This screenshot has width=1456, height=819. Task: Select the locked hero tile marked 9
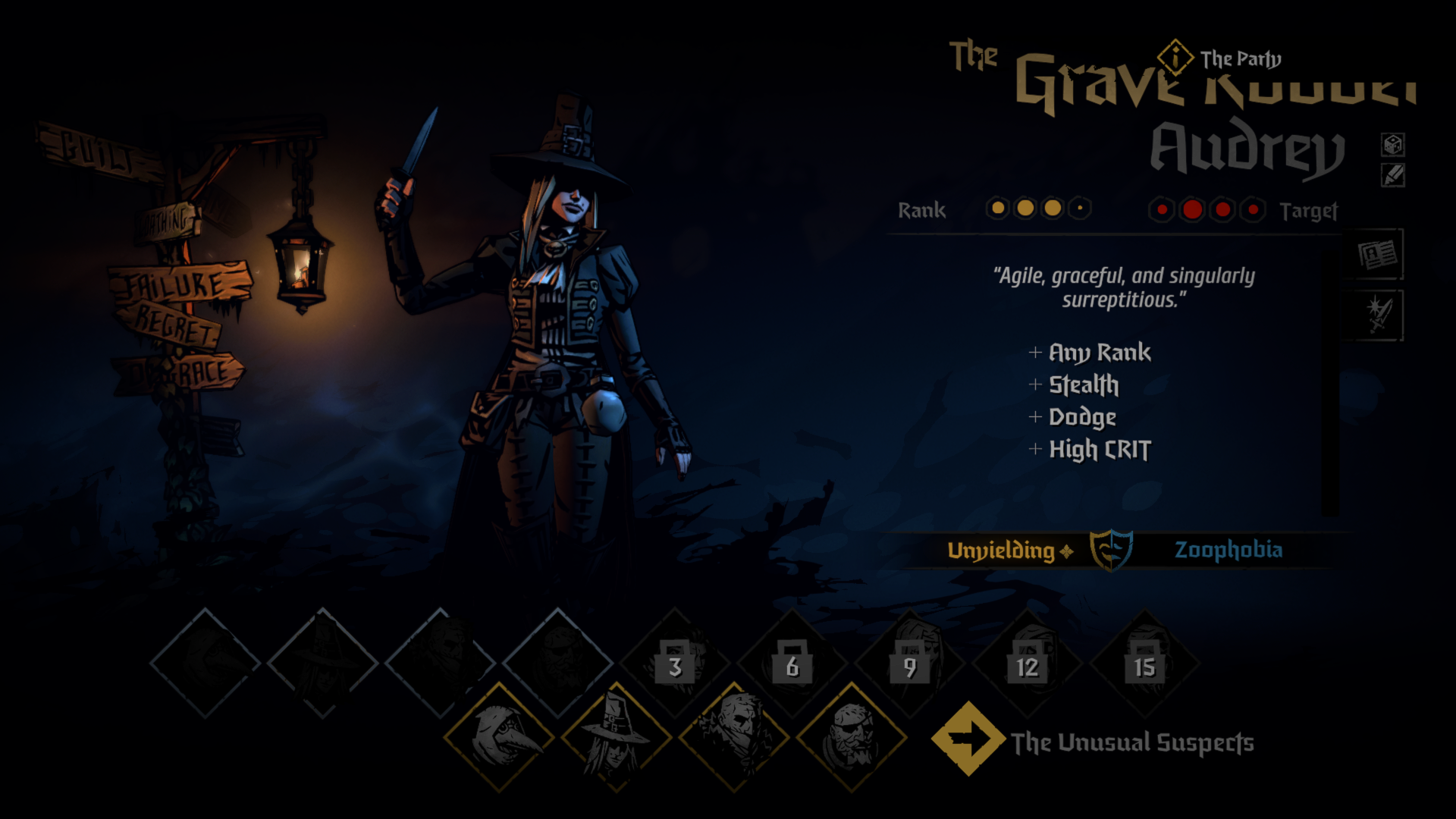pos(910,664)
